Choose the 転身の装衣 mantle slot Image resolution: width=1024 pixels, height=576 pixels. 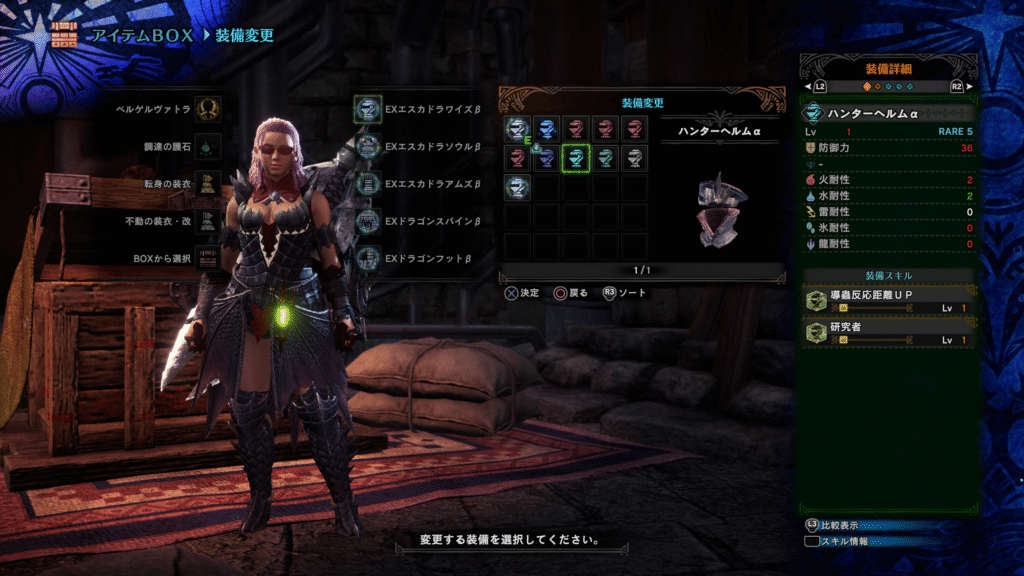pyautogui.click(x=208, y=184)
